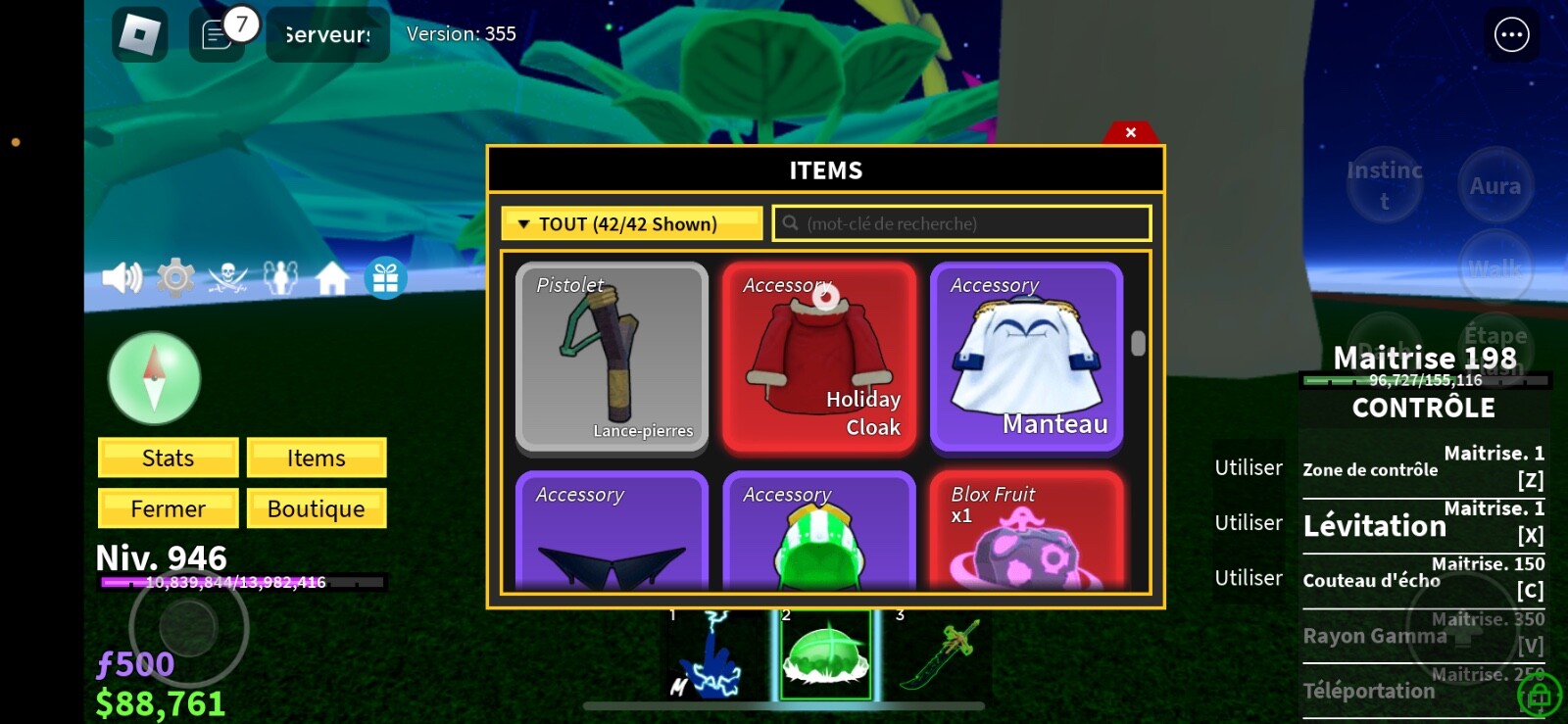1568x724 pixels.
Task: Click the home teleport icon
Action: tap(331, 277)
